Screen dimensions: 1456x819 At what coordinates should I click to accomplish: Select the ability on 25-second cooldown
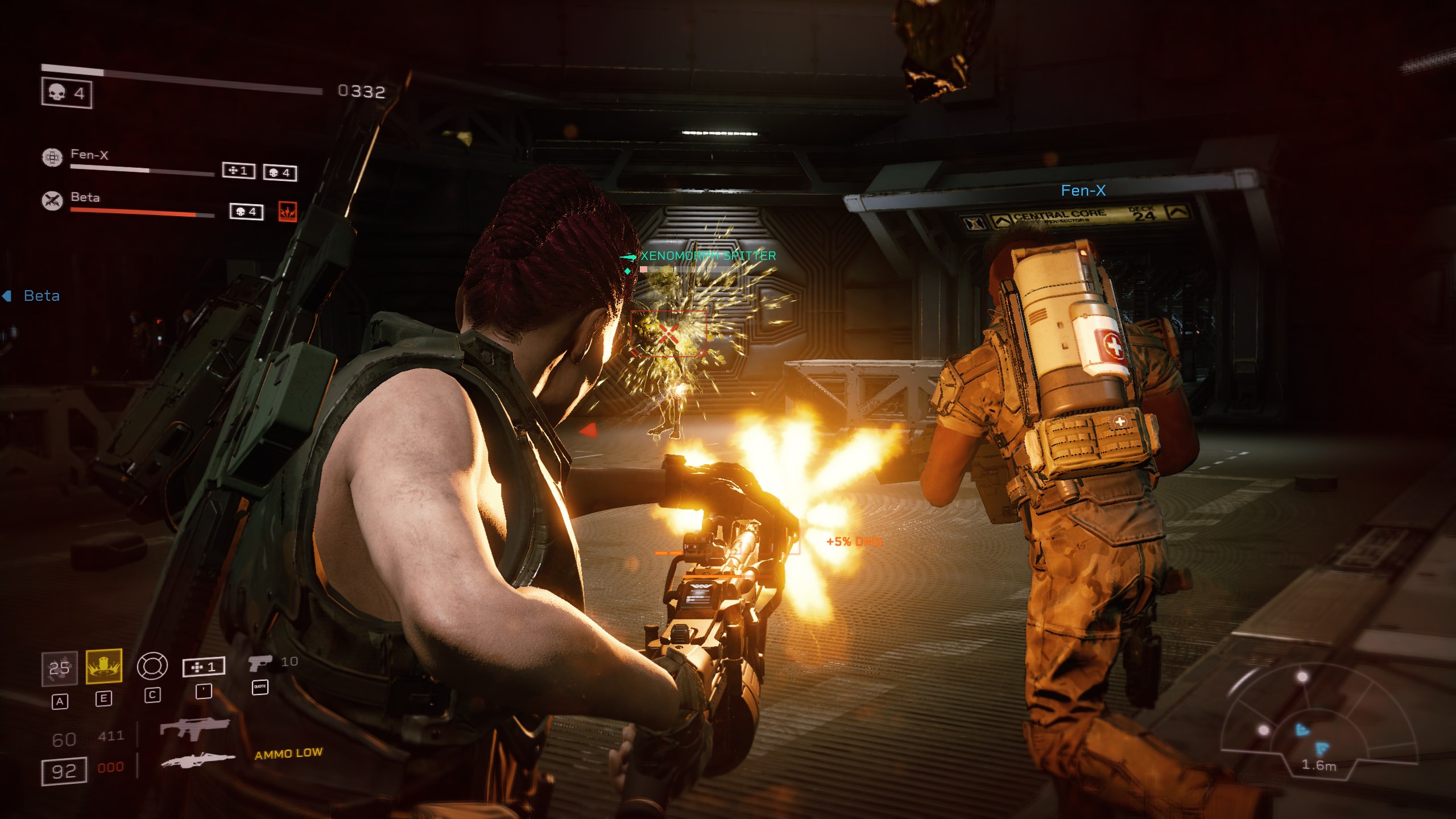pos(59,668)
